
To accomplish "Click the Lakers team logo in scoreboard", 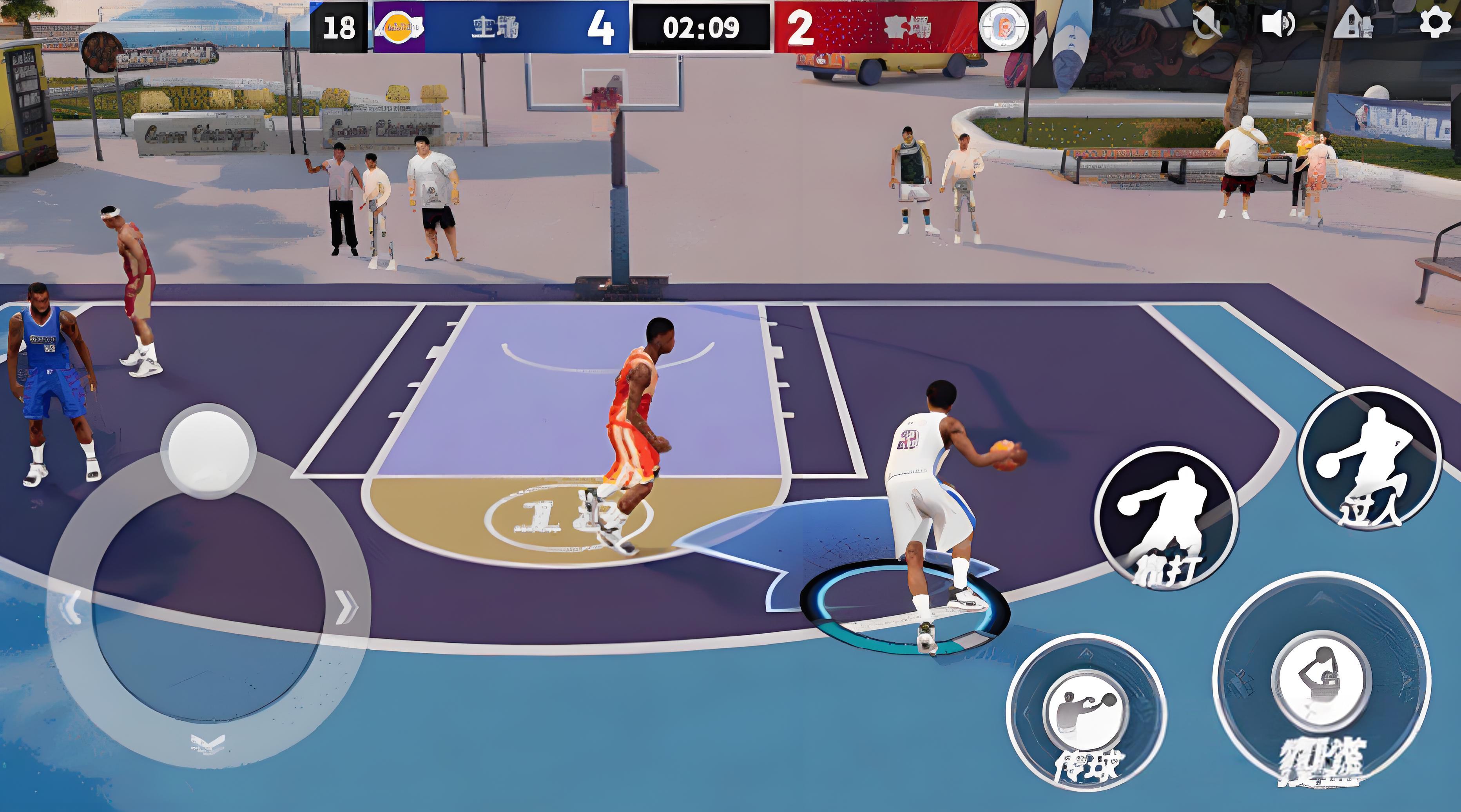I will coord(399,27).
